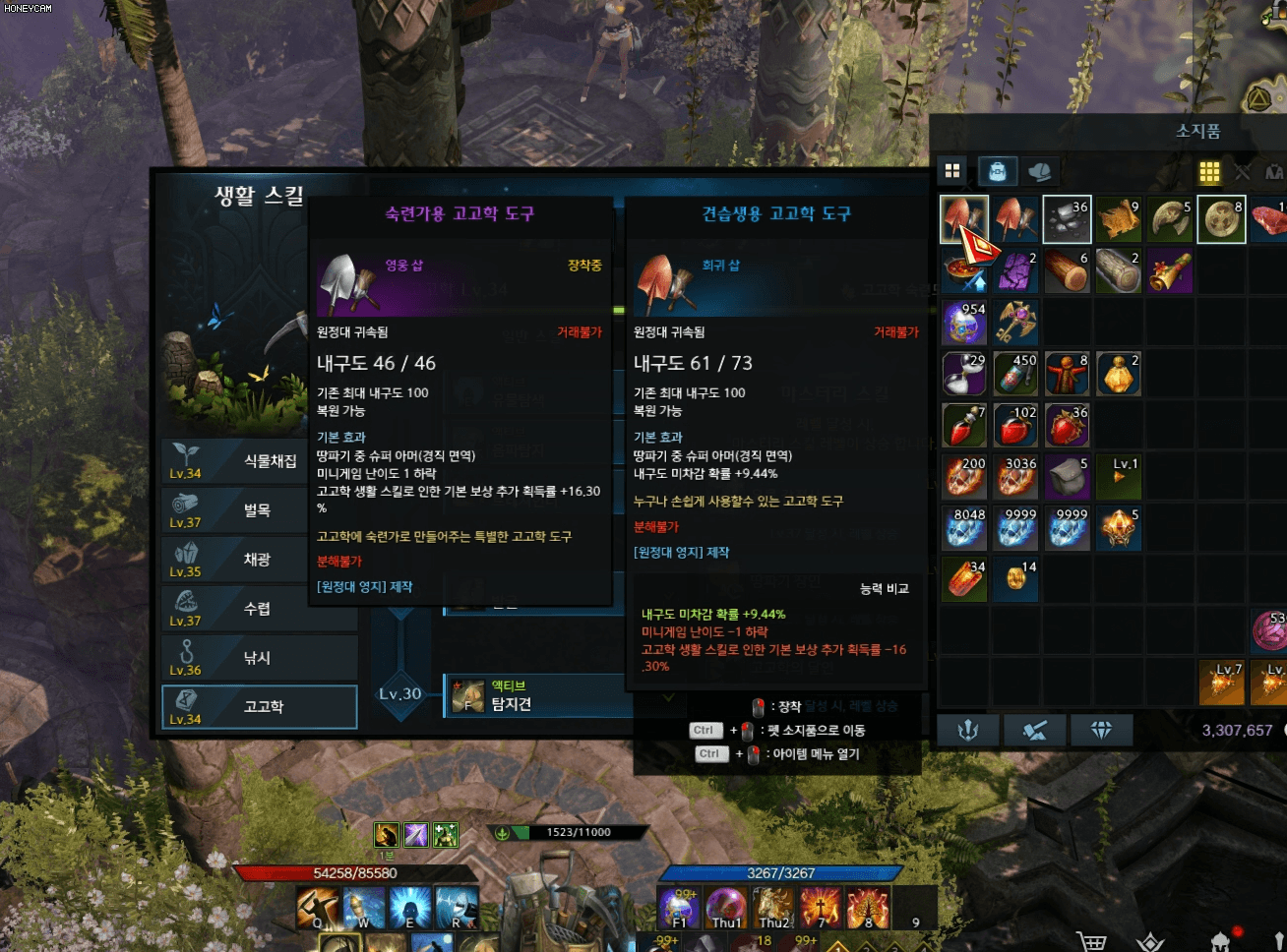Screen dimensions: 1287x952
Task: Choose the round relic coin stack of 8
Action: pyautogui.click(x=1221, y=218)
